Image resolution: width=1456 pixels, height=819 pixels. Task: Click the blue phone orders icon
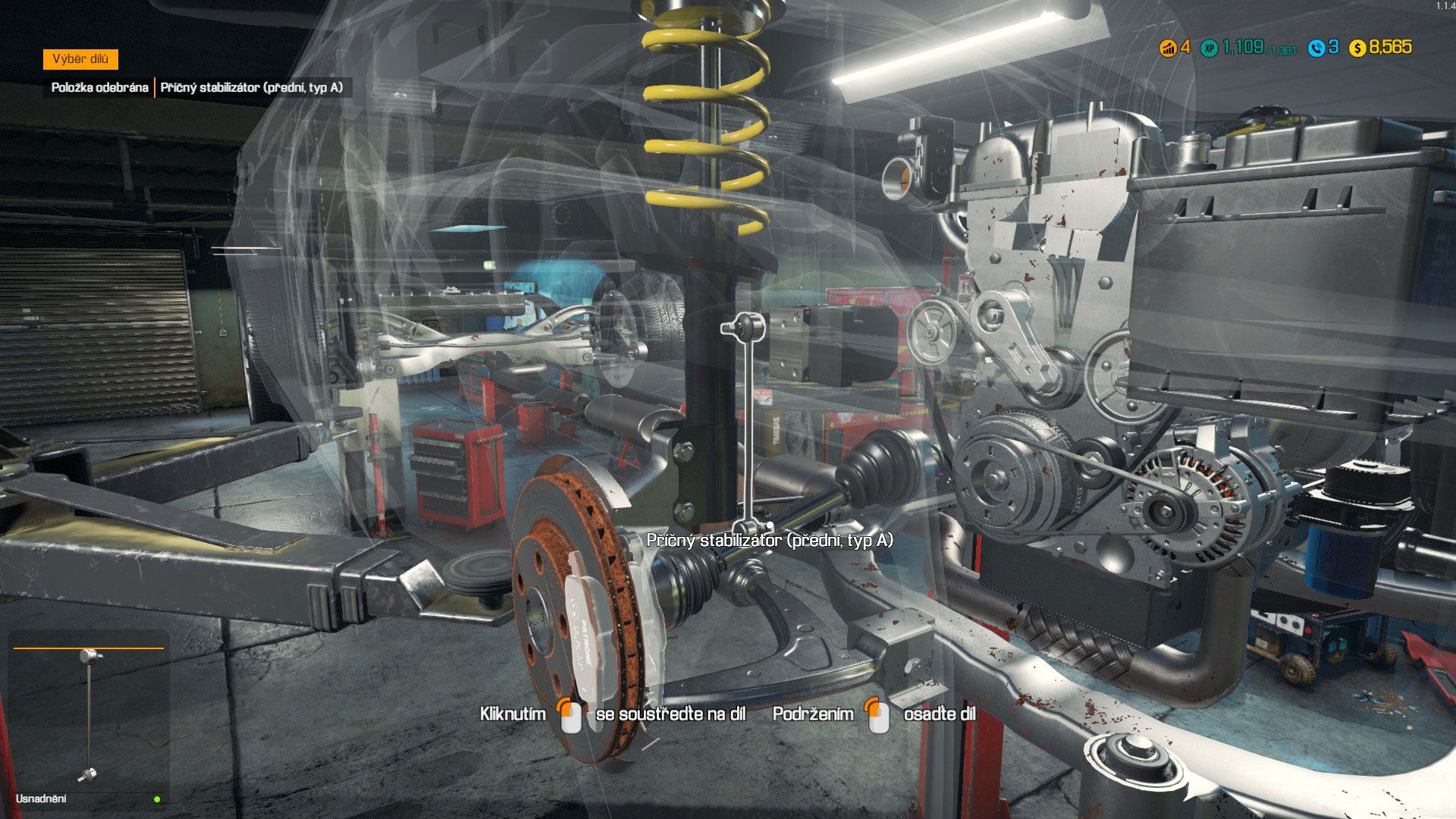click(x=1316, y=48)
